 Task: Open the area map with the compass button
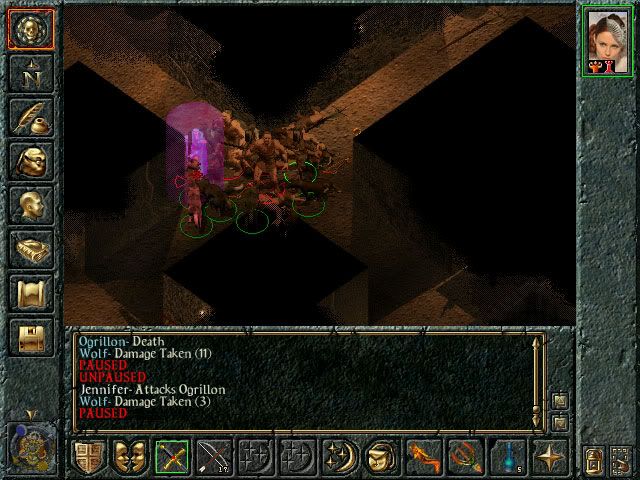[x=30, y=72]
